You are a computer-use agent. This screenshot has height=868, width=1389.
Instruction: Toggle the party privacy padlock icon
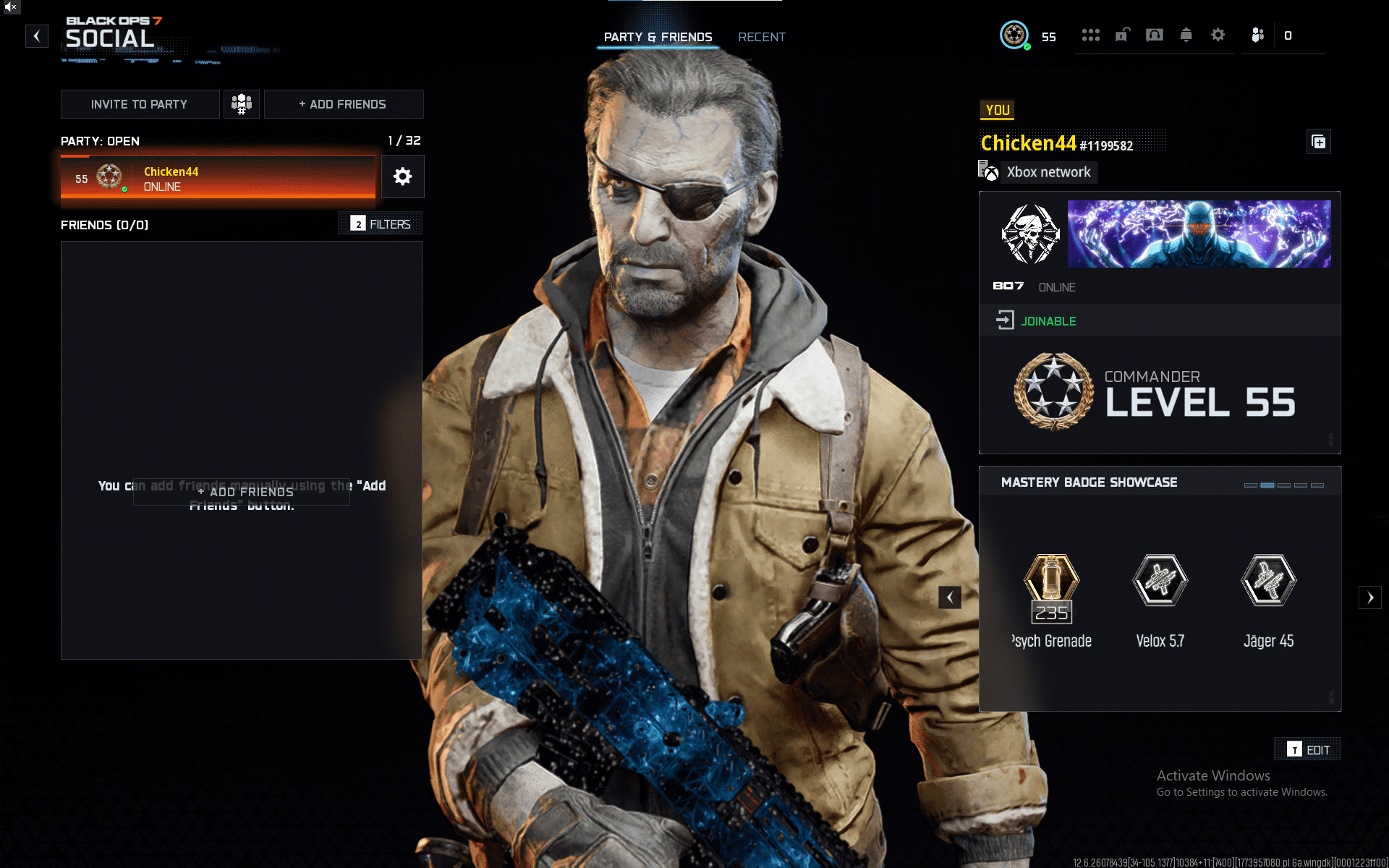[1122, 35]
